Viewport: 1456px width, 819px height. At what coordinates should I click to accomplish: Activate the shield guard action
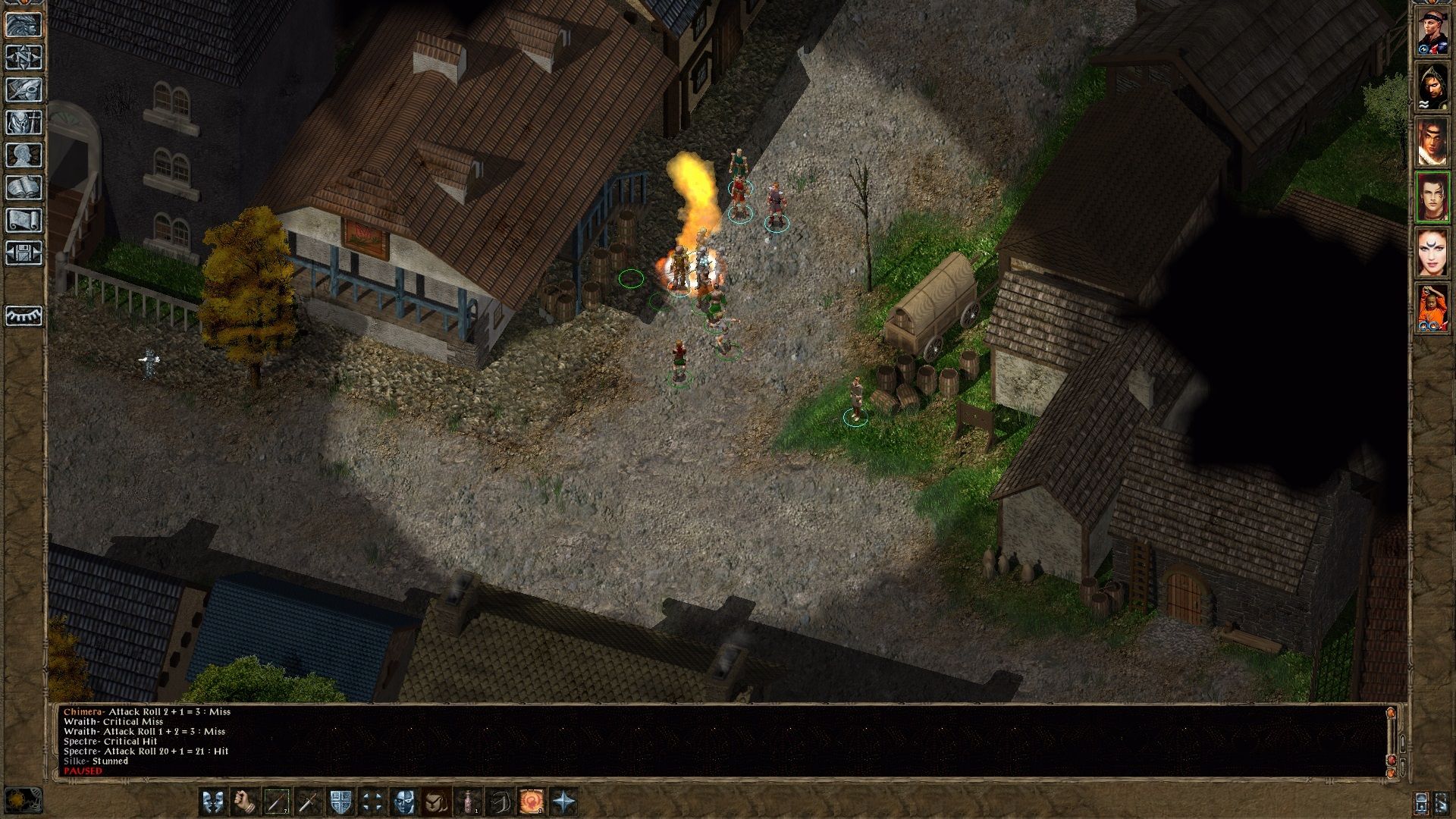pos(340,802)
